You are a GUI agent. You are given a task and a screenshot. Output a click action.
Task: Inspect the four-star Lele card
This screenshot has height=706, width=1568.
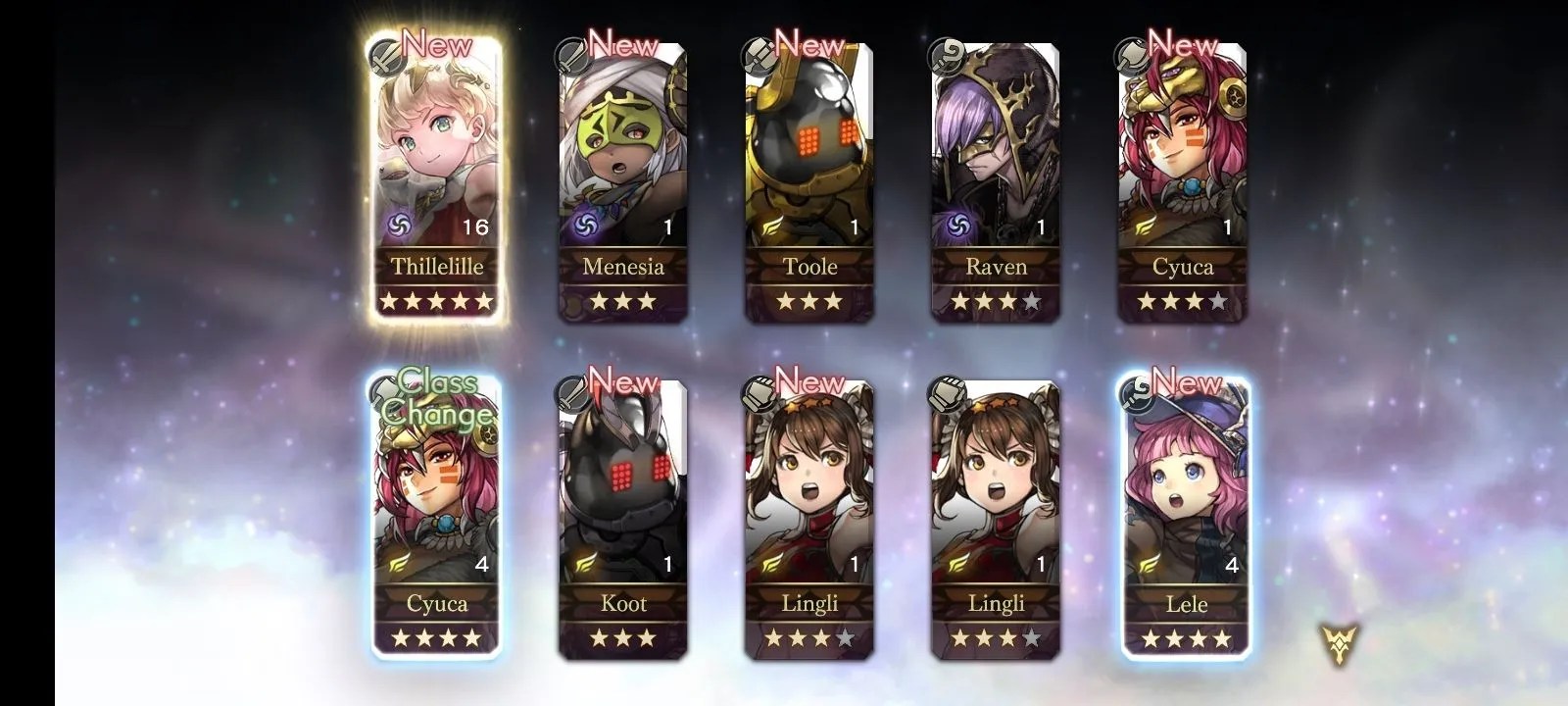point(1186,515)
